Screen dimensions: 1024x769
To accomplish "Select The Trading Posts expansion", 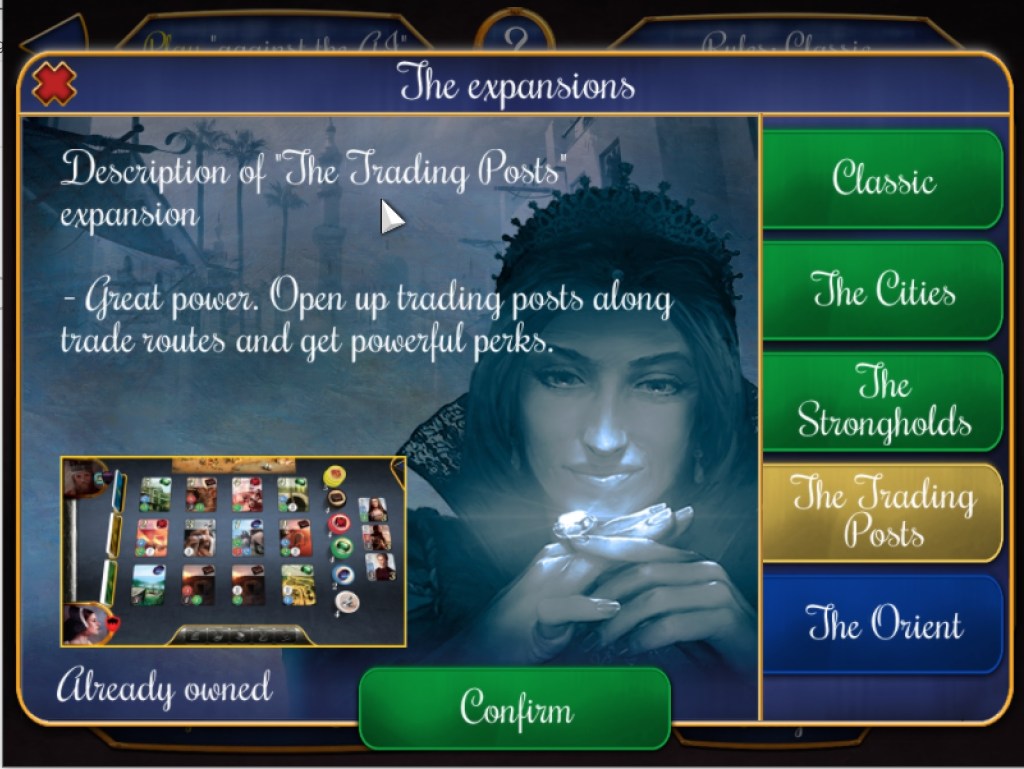I will click(x=883, y=512).
